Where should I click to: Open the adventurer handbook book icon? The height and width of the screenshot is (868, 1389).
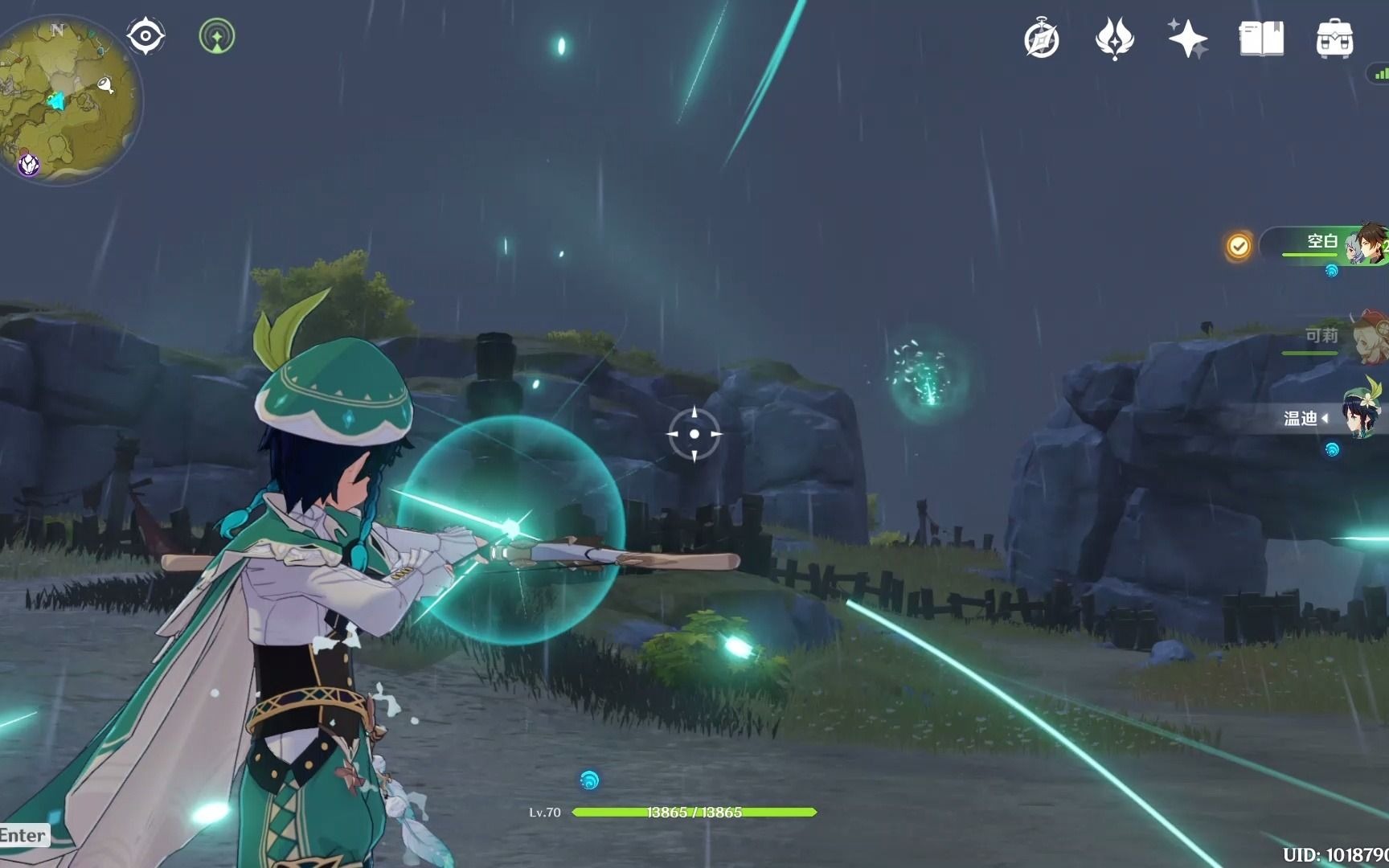(x=1261, y=39)
